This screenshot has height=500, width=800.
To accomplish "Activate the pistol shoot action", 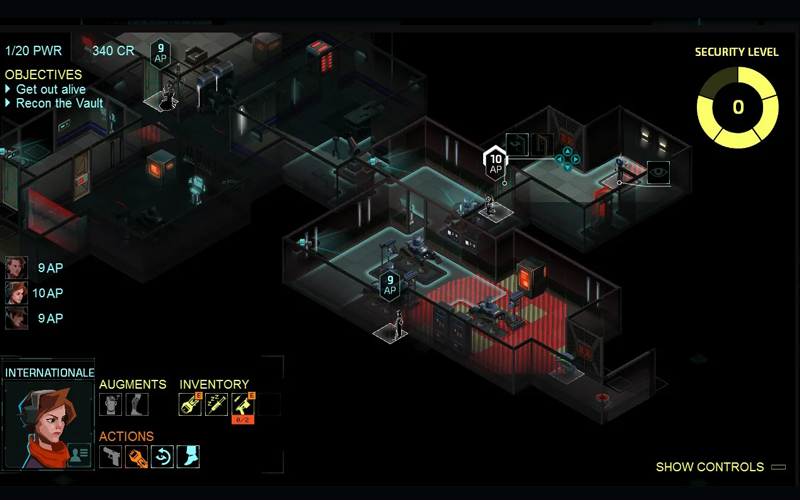I will 111,457.
